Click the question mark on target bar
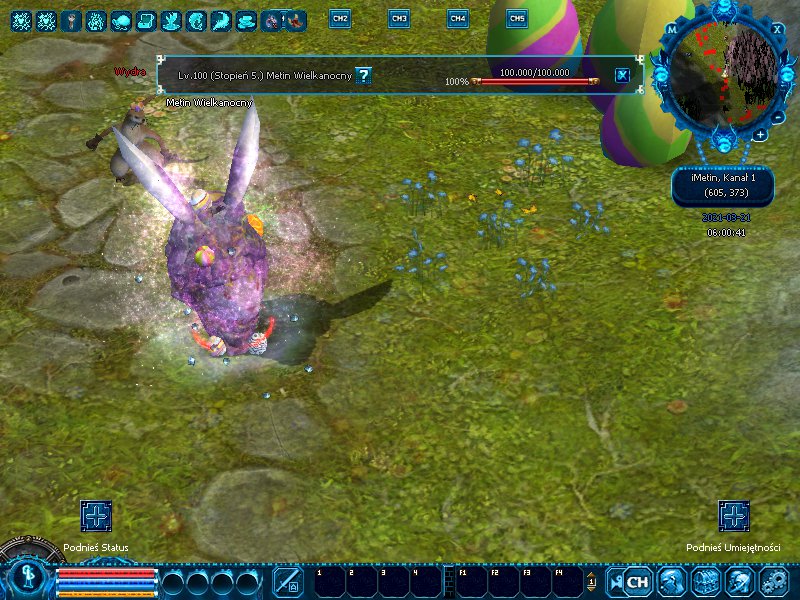This screenshot has width=800, height=600. (x=364, y=75)
